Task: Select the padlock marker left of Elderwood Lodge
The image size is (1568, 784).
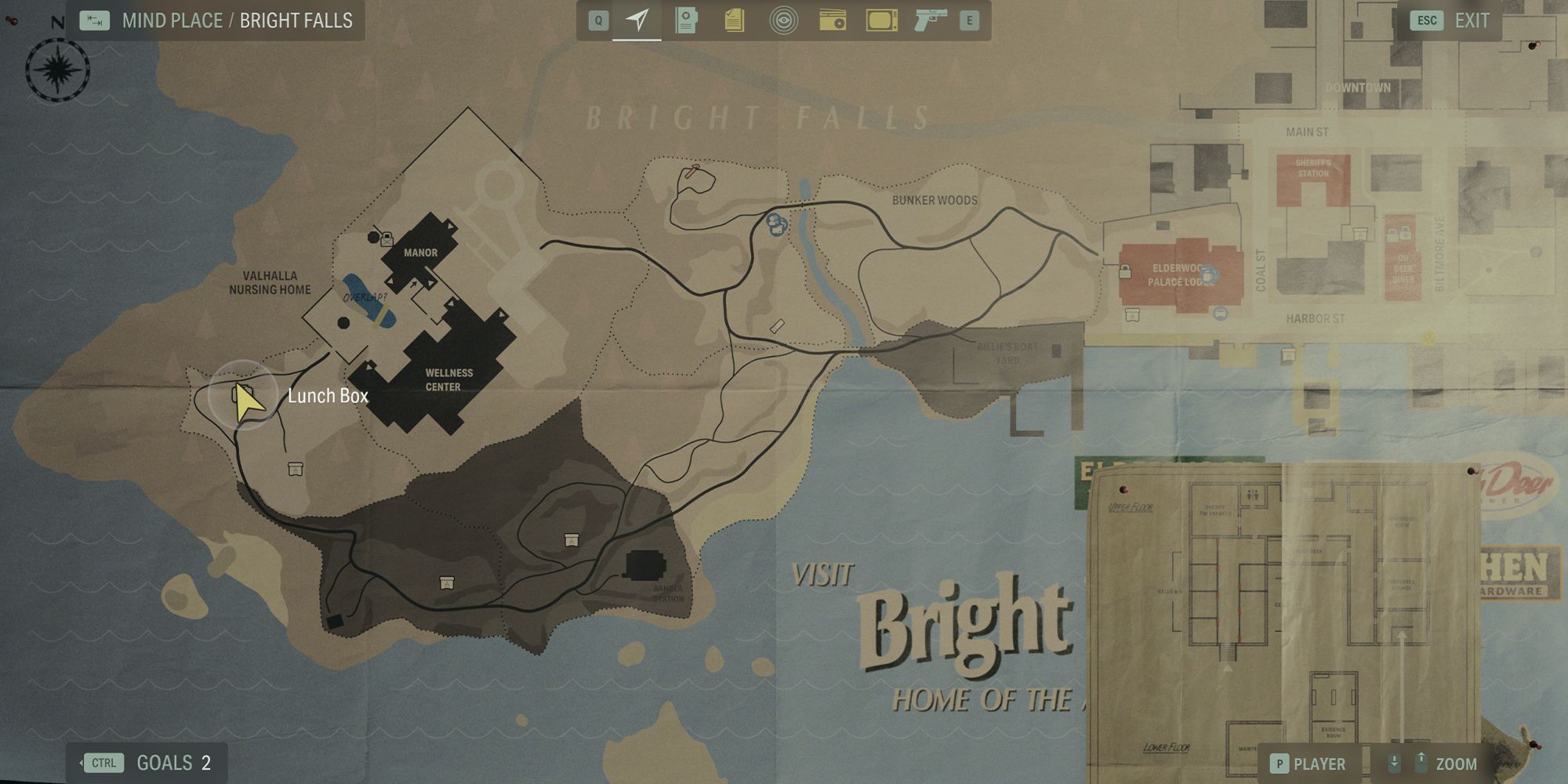Action: 1125,272
